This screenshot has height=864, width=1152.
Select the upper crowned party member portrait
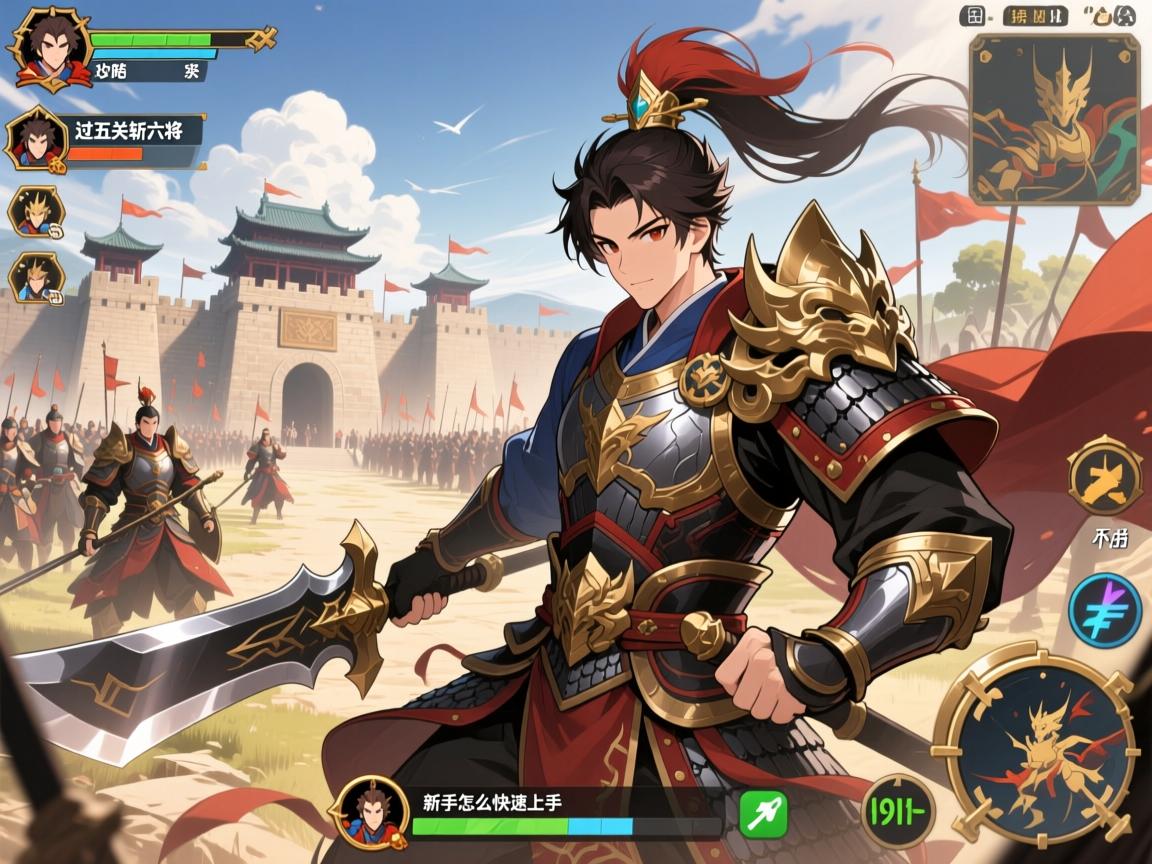36,211
